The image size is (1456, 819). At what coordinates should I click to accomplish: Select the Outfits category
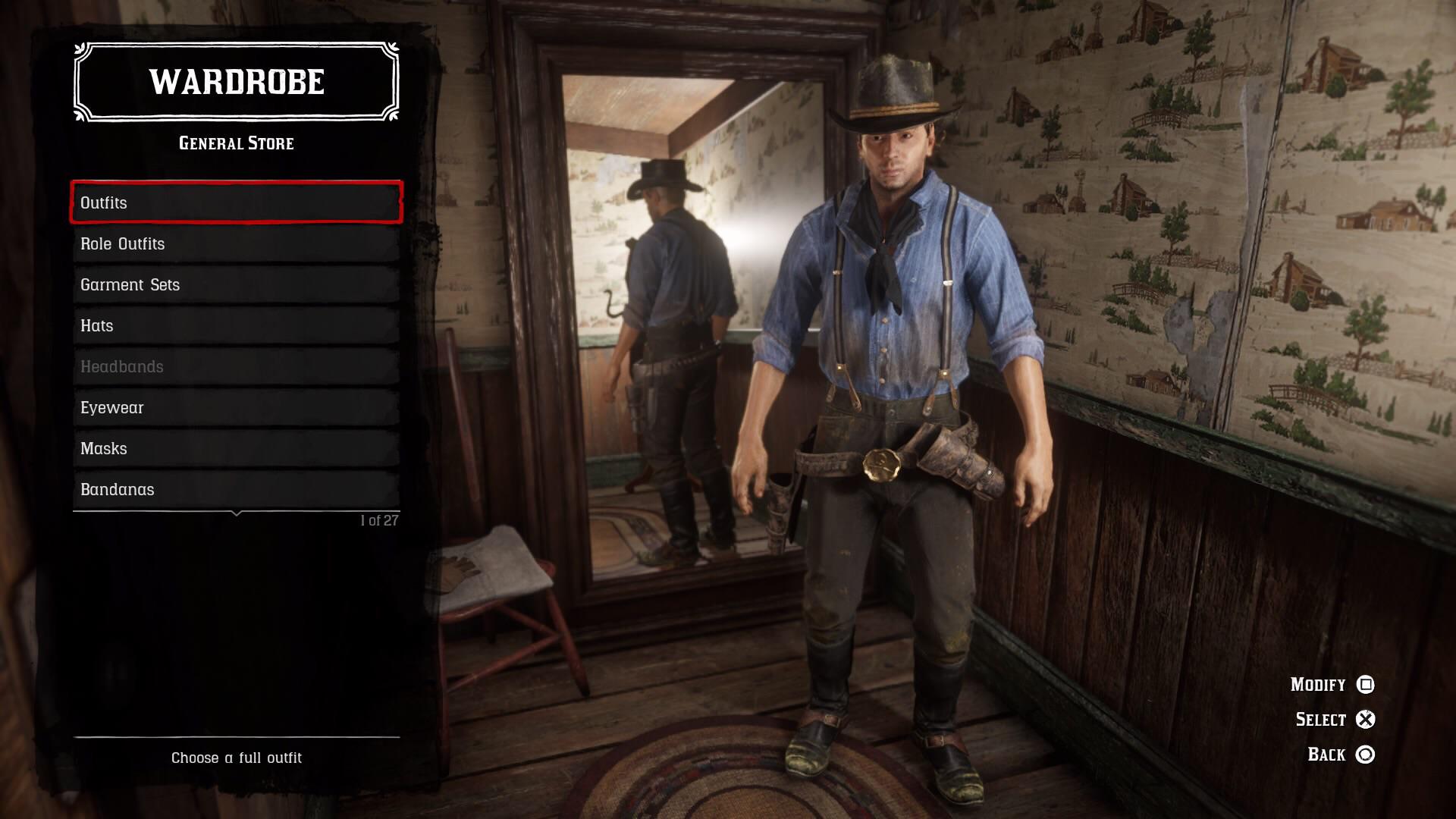pos(235,202)
